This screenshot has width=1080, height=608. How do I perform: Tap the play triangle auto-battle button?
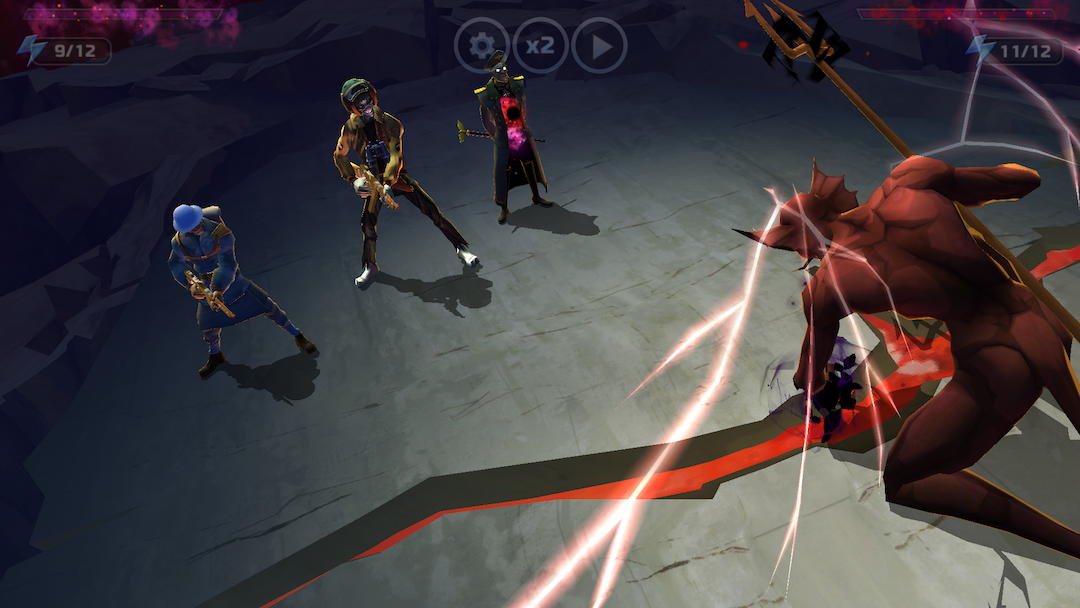599,45
